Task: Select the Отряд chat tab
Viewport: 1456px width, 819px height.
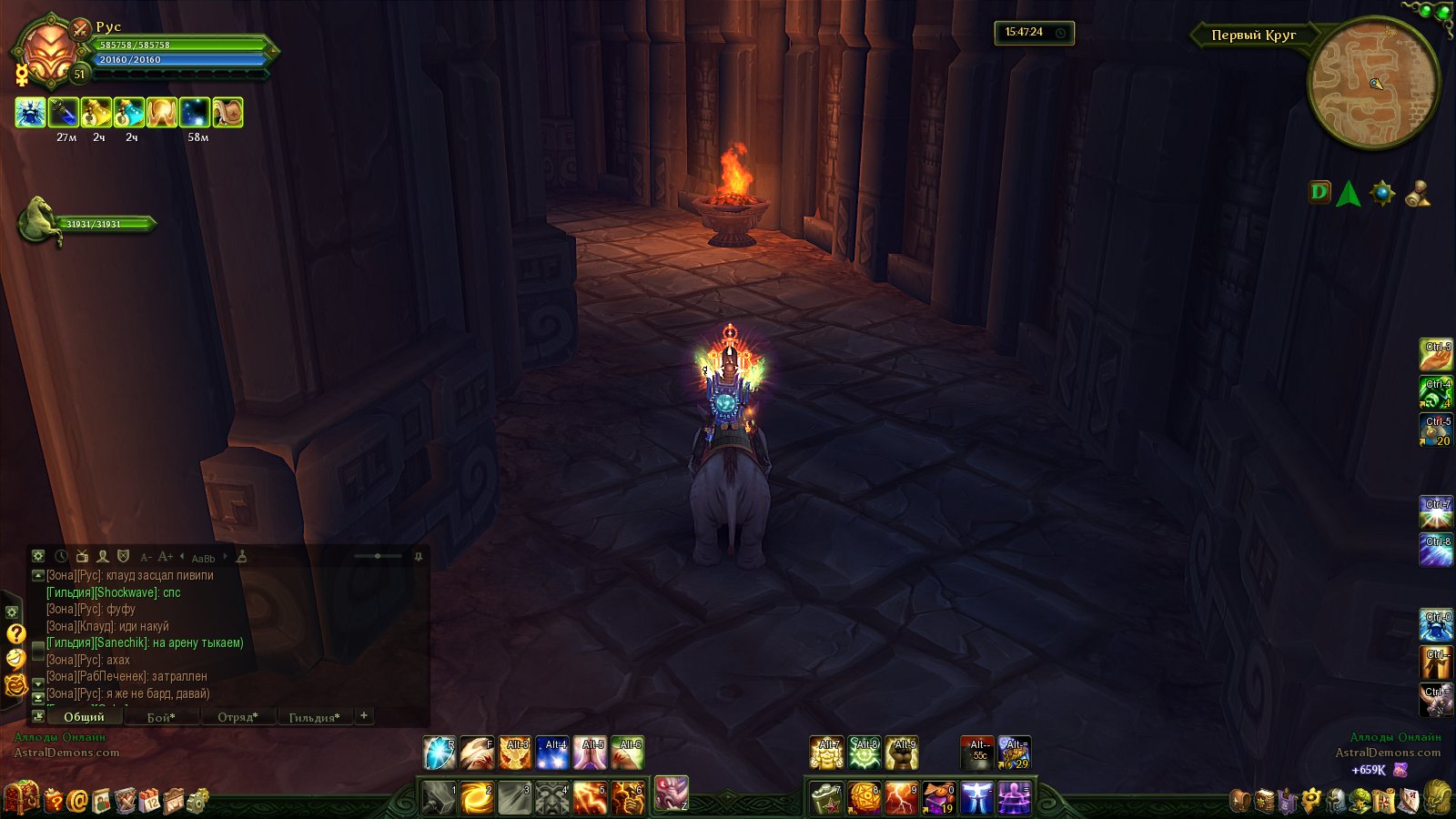Action: 238,717
